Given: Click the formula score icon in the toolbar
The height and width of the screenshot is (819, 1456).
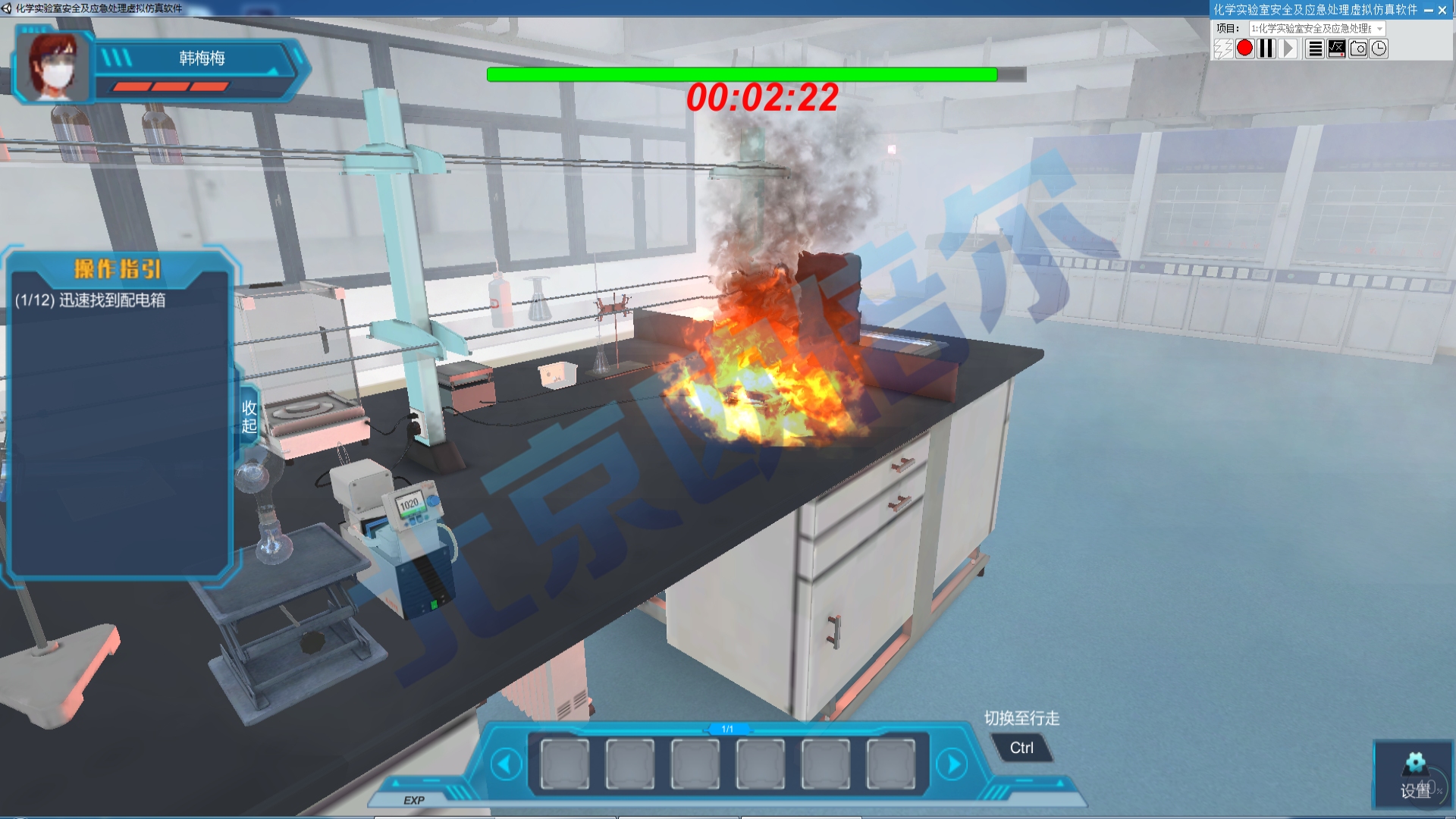Looking at the screenshot, I should (1335, 49).
